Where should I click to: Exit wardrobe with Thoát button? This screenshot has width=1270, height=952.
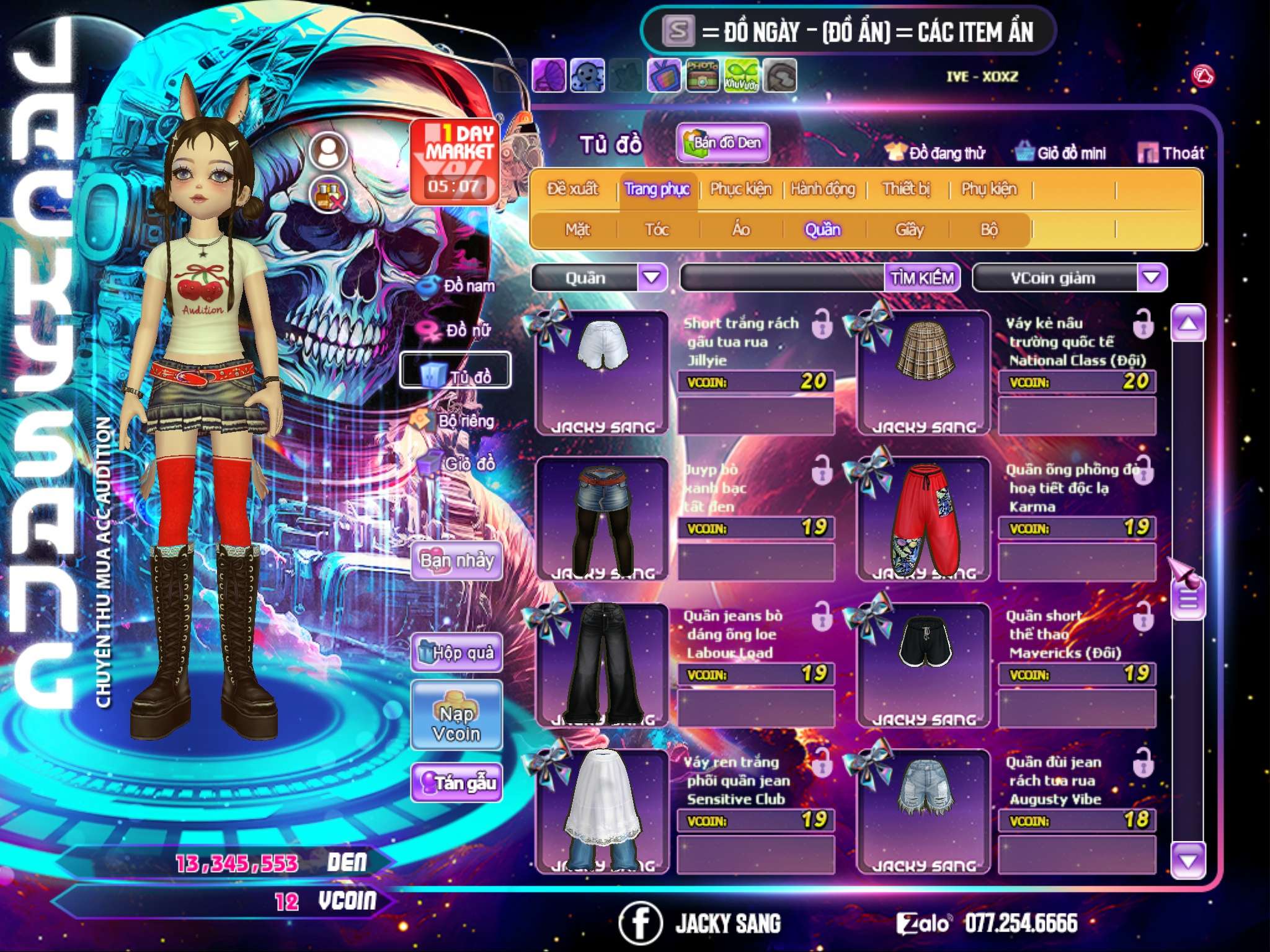[x=1171, y=153]
